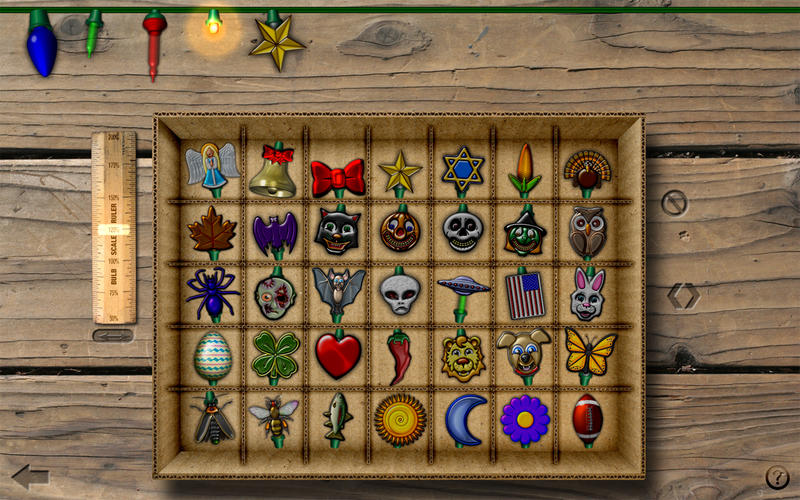800x500 pixels.
Task: Open the help question mark
Action: [777, 477]
